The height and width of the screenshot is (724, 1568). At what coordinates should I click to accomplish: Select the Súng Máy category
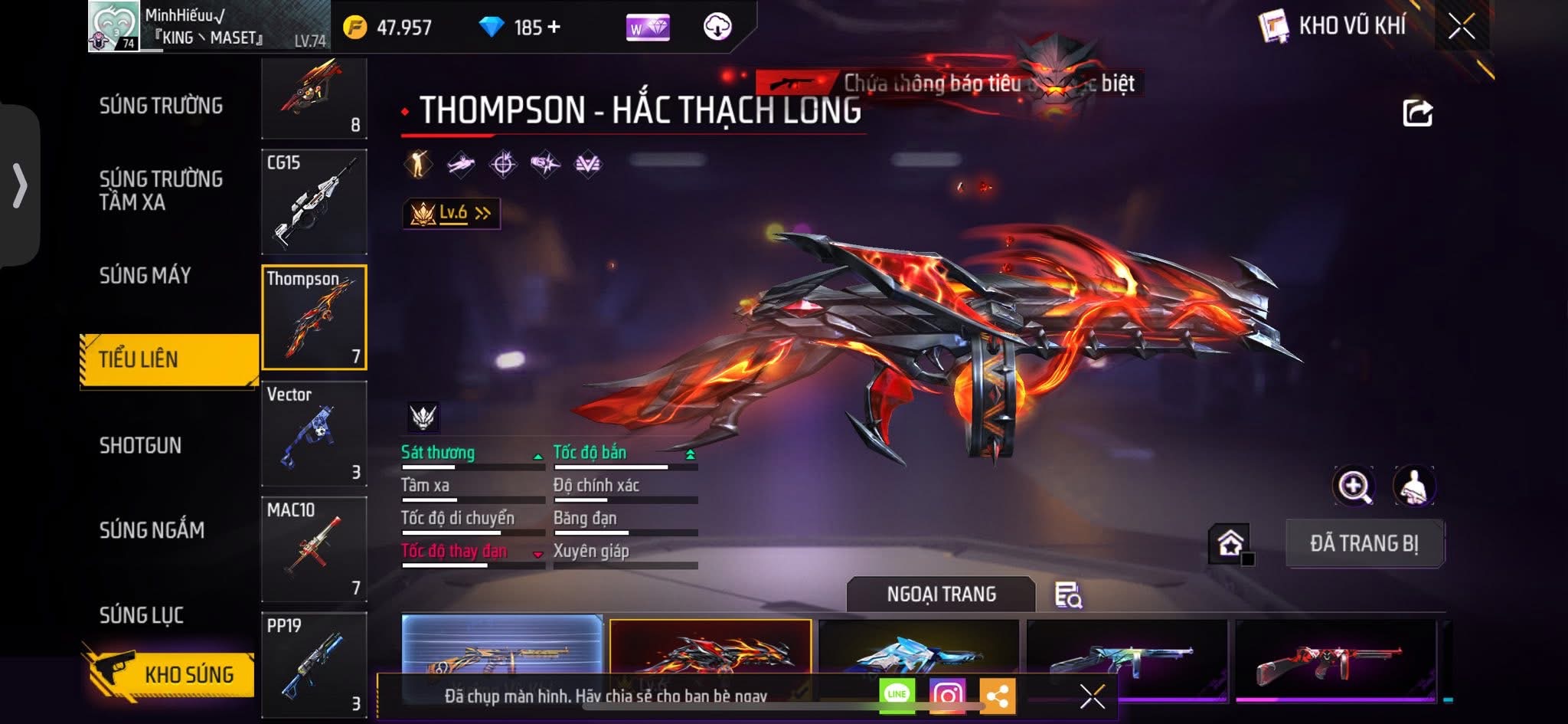click(x=145, y=275)
